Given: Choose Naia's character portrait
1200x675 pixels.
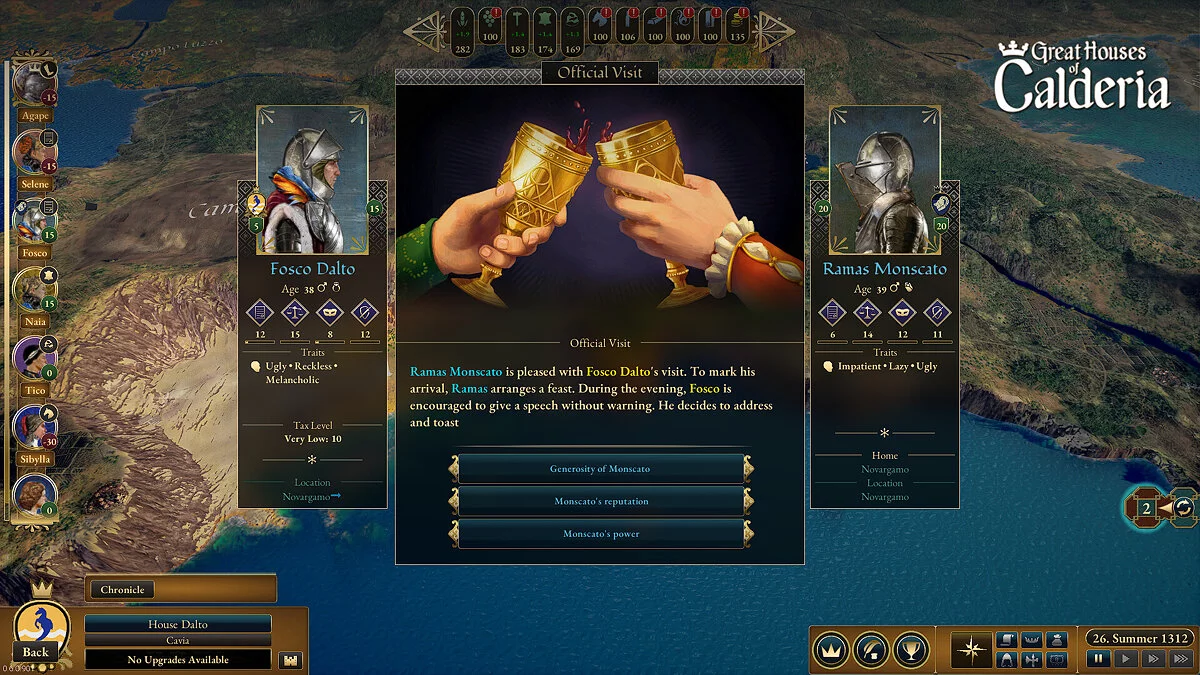Looking at the screenshot, I should (34, 291).
